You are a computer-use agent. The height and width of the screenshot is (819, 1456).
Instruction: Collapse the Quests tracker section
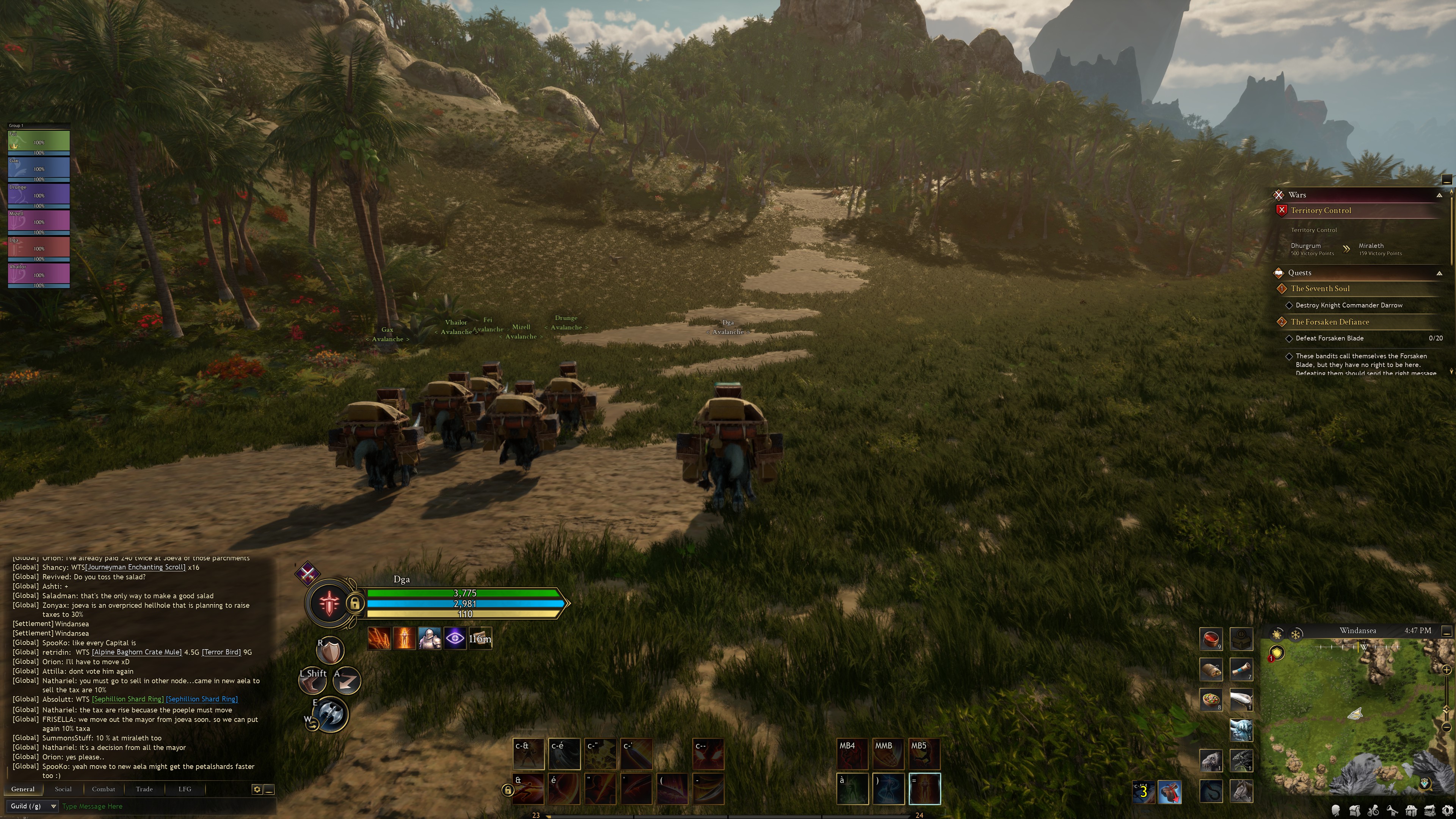[1439, 273]
